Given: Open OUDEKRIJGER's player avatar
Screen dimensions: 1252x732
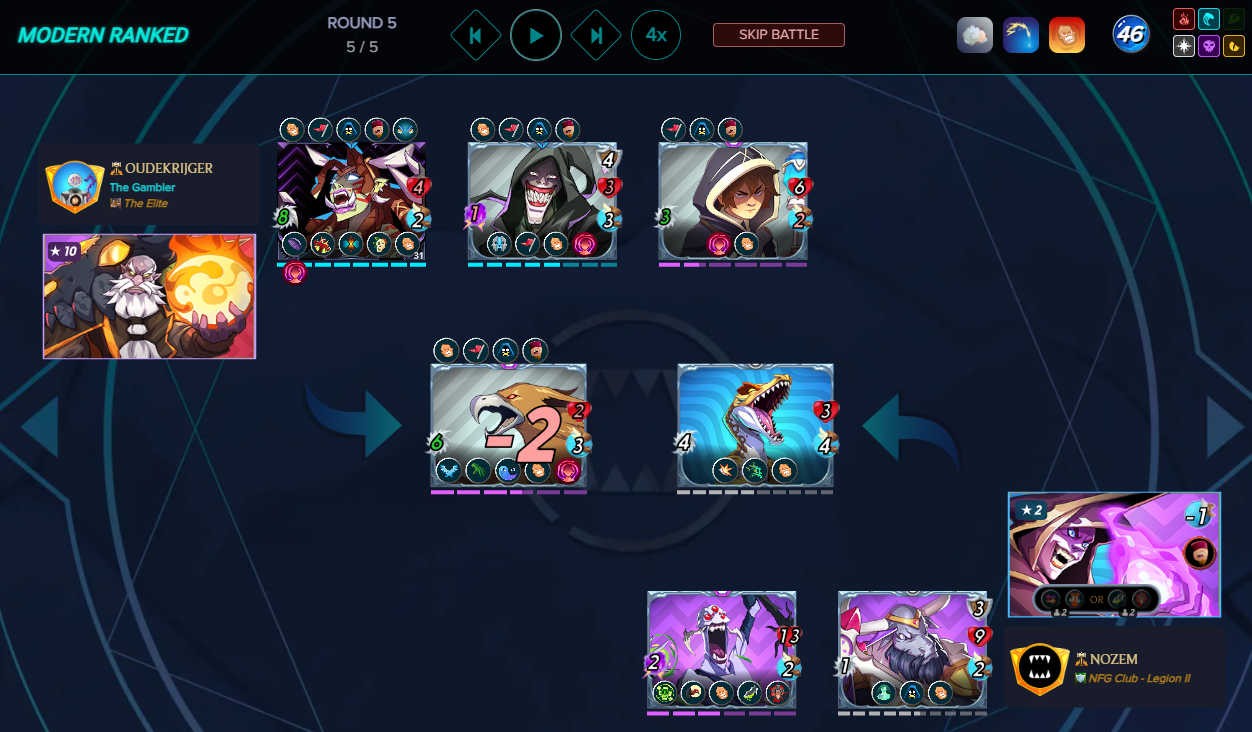Looking at the screenshot, I should tap(71, 186).
